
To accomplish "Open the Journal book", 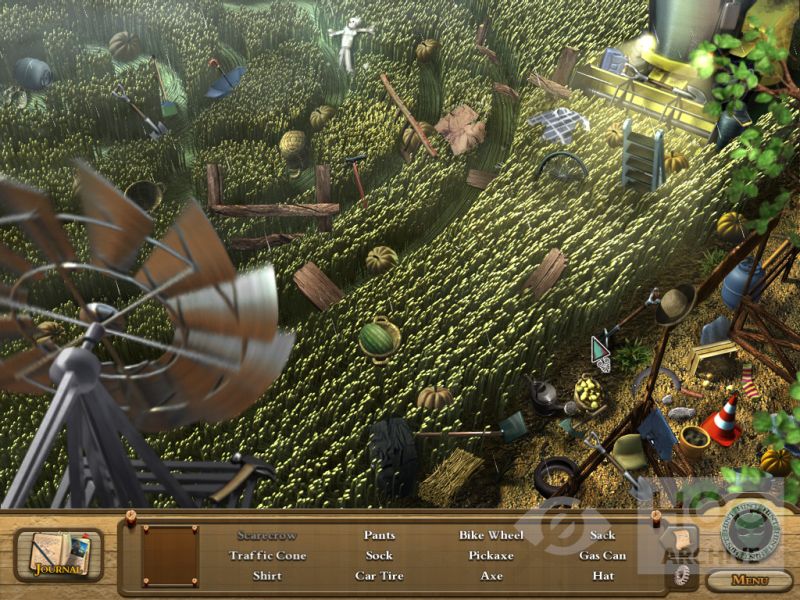I will click(58, 554).
